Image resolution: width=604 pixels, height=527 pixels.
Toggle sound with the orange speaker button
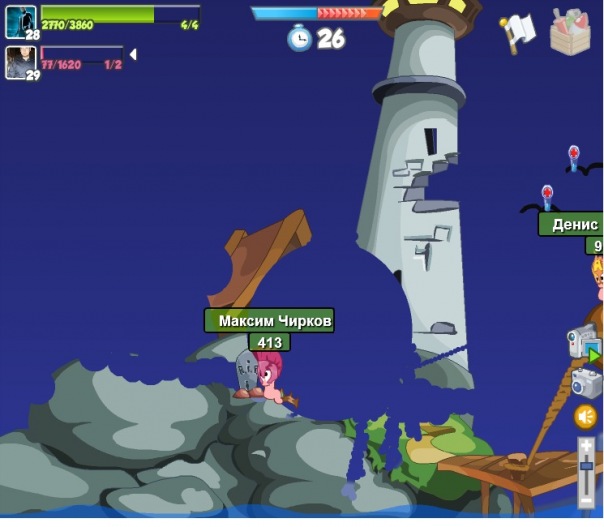pyautogui.click(x=586, y=416)
